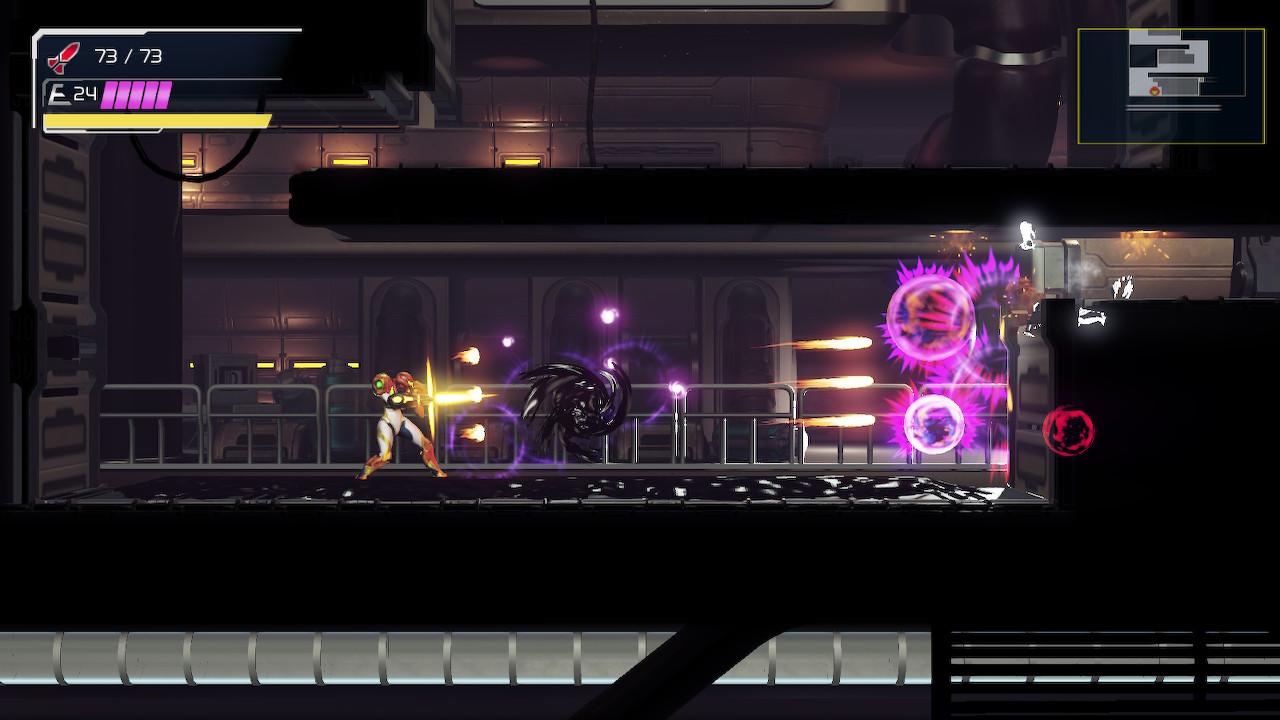Toggle the last pink energy tank segment
This screenshot has height=720, width=1280.
[x=163, y=94]
